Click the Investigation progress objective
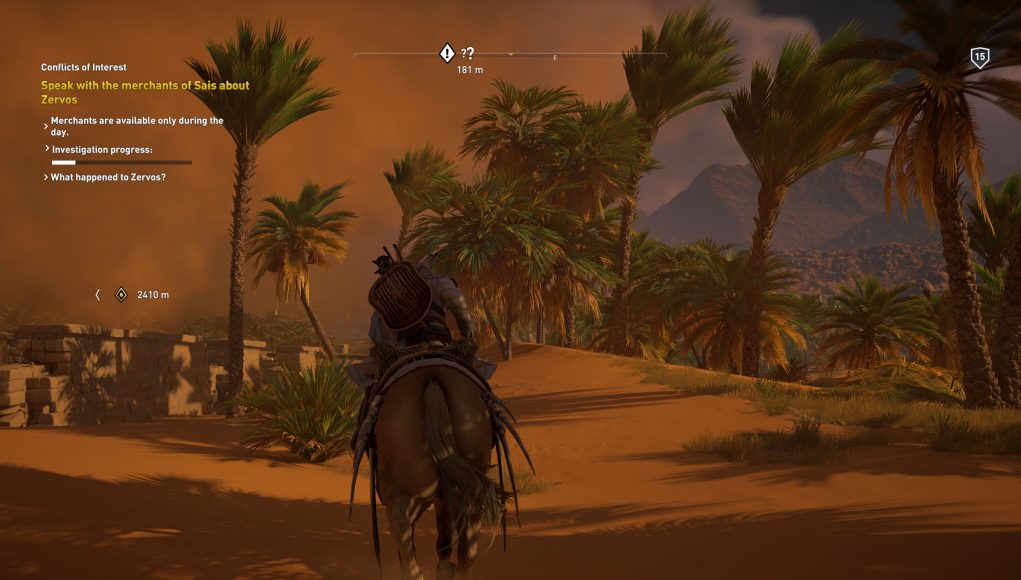Image resolution: width=1021 pixels, height=580 pixels. pos(102,149)
